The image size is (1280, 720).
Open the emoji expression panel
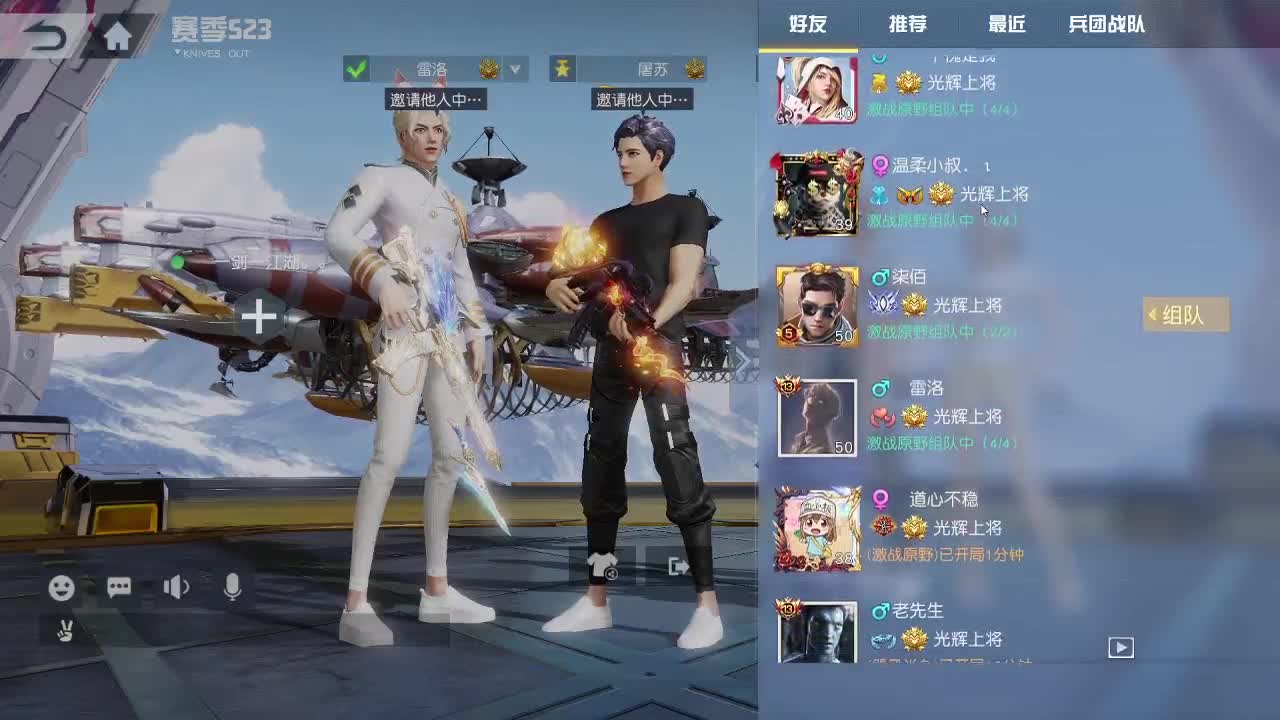(x=63, y=588)
